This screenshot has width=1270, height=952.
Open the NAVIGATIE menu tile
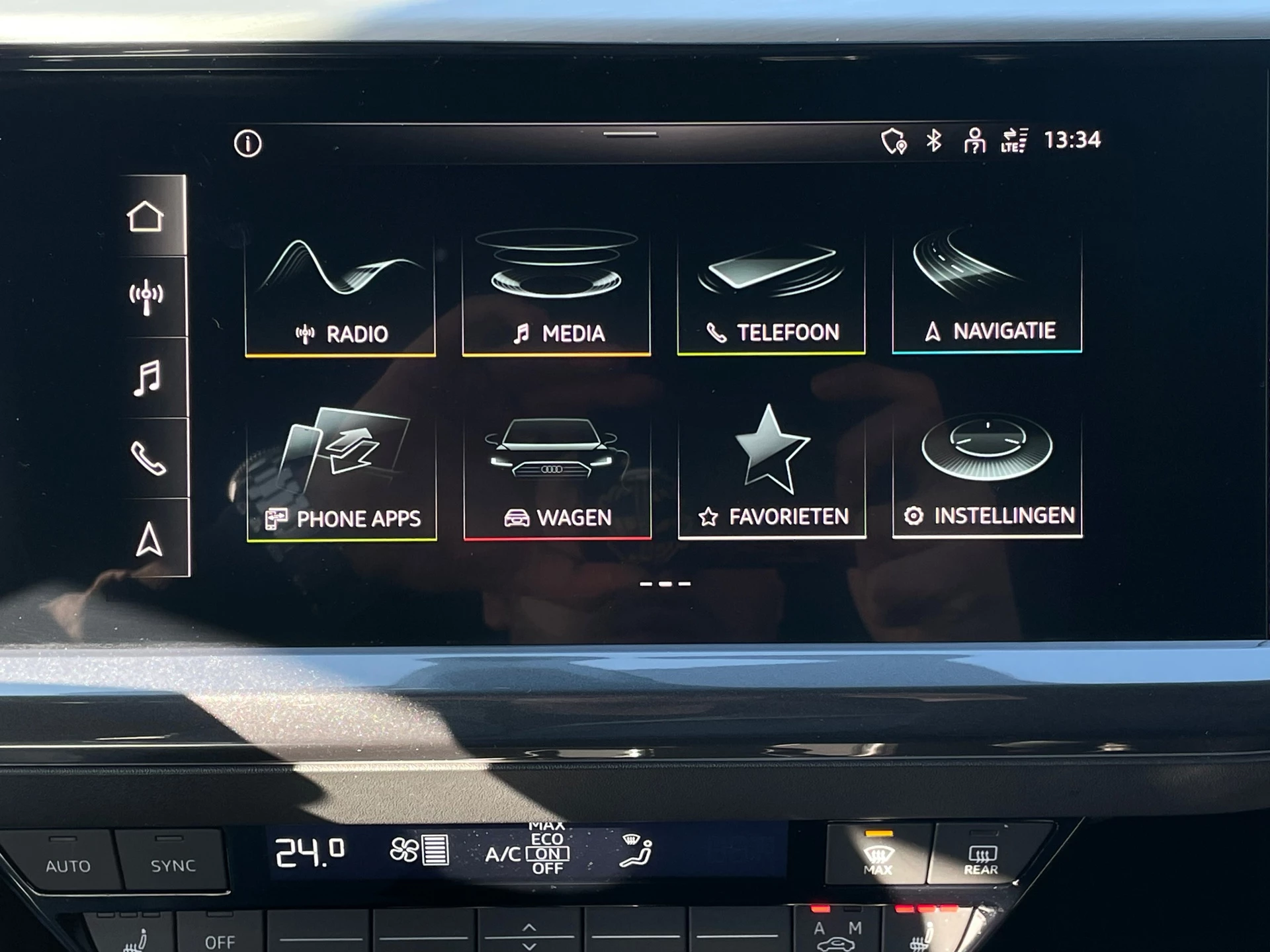pos(987,291)
